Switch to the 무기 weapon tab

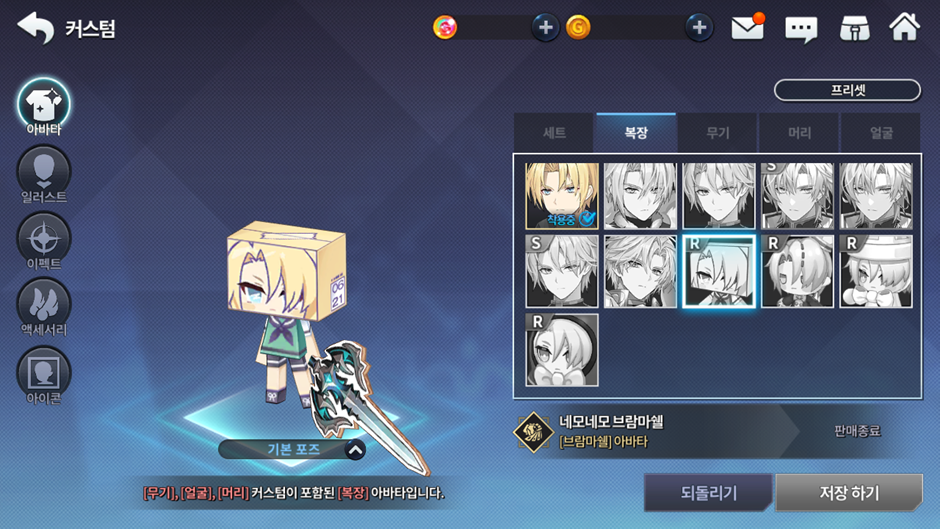pos(717,133)
